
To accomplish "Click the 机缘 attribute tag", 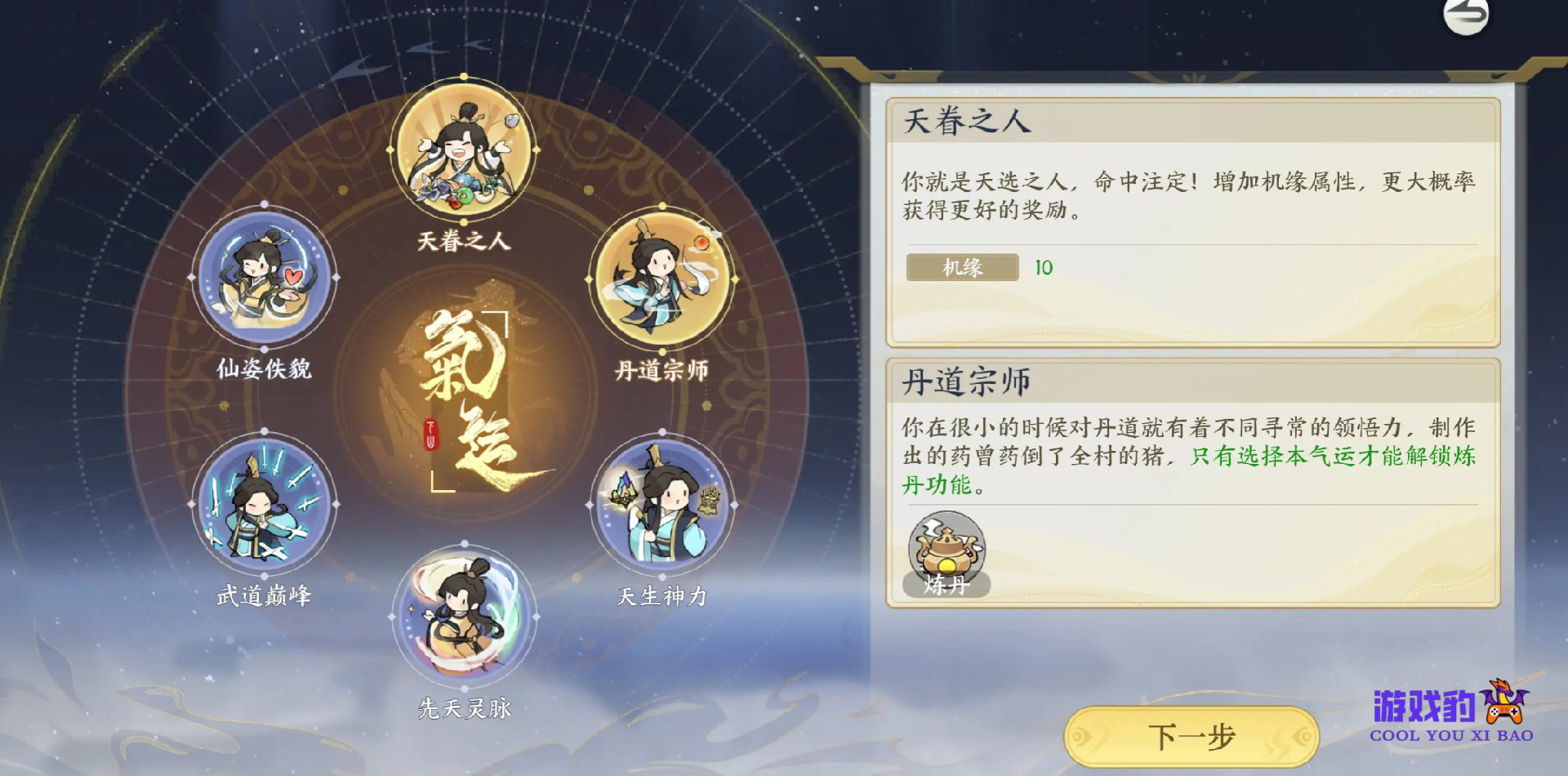I will pos(962,267).
